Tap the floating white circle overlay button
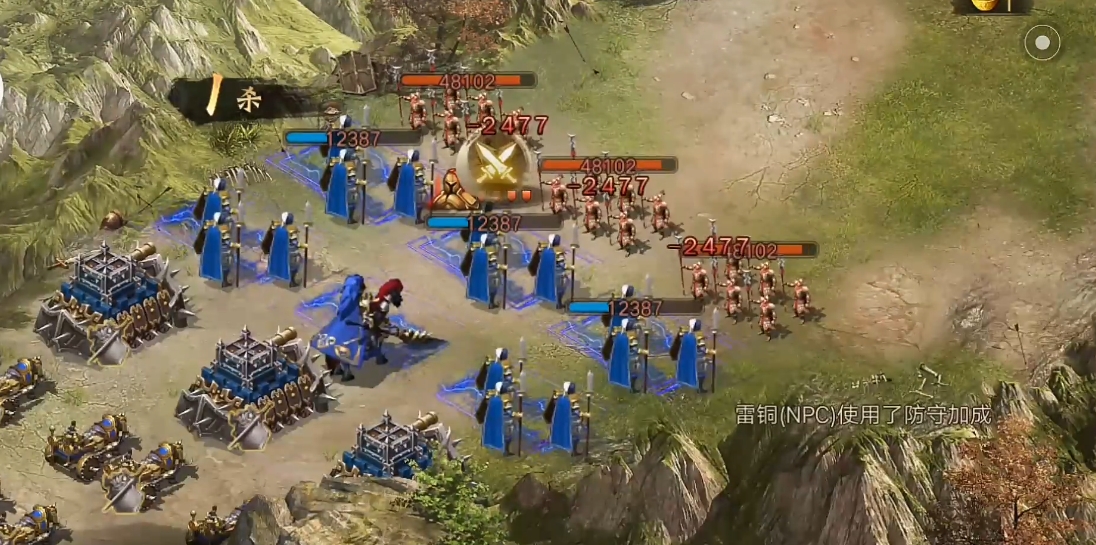The width and height of the screenshot is (1096, 545). [x=1042, y=43]
